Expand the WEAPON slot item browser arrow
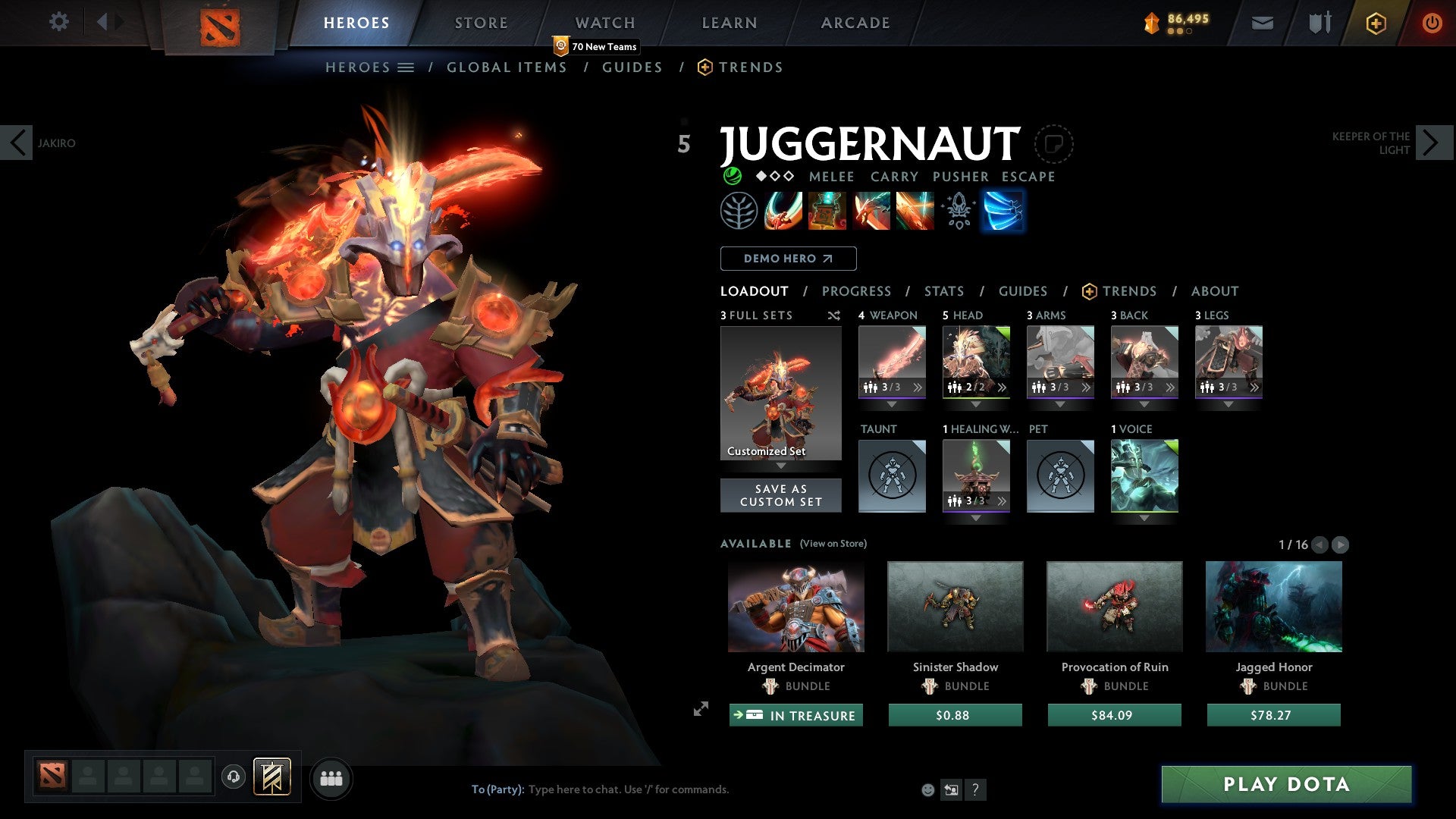Screen dimensions: 1456x819 pos(916,387)
